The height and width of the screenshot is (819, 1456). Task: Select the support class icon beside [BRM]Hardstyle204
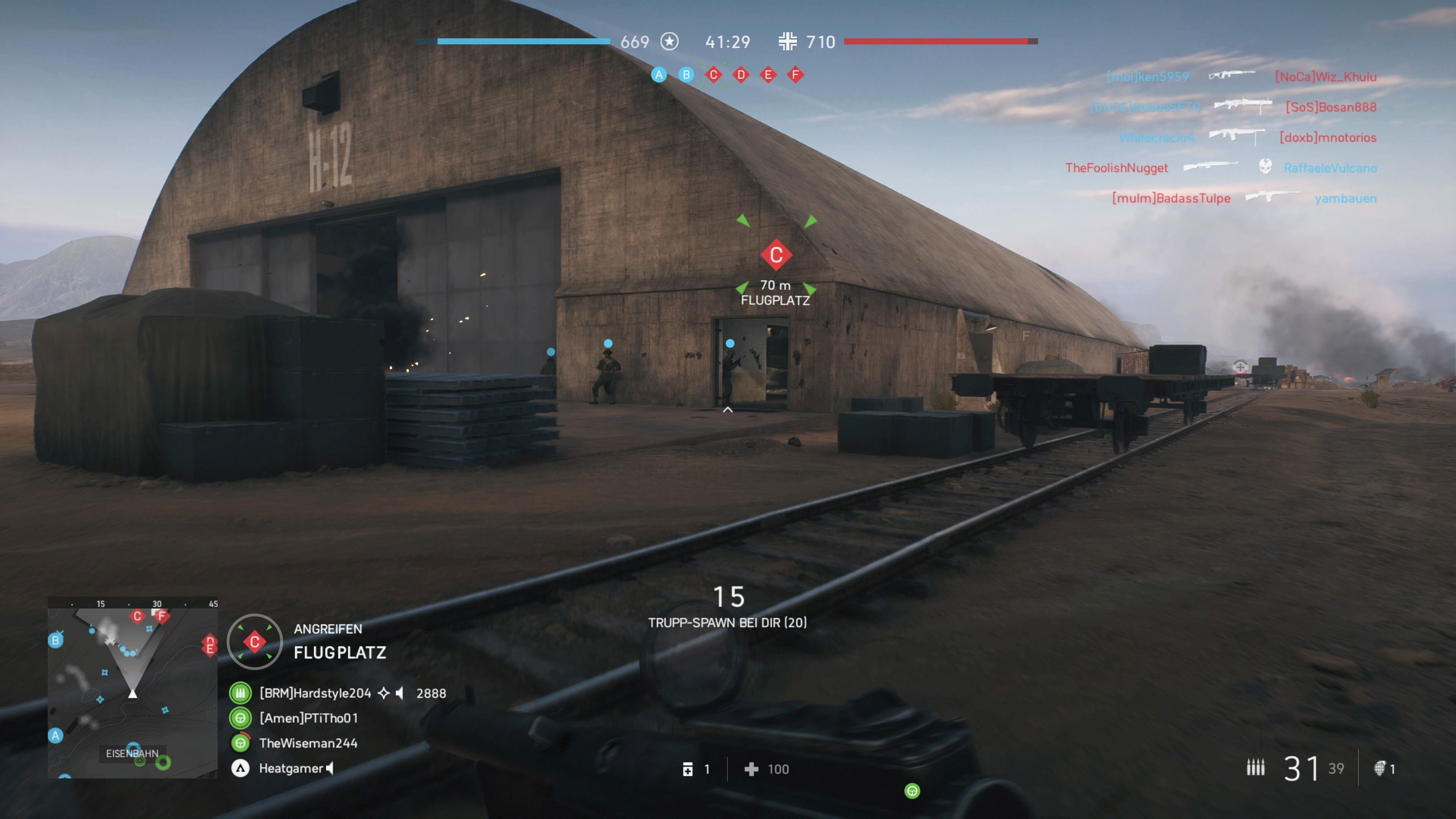coord(240,693)
